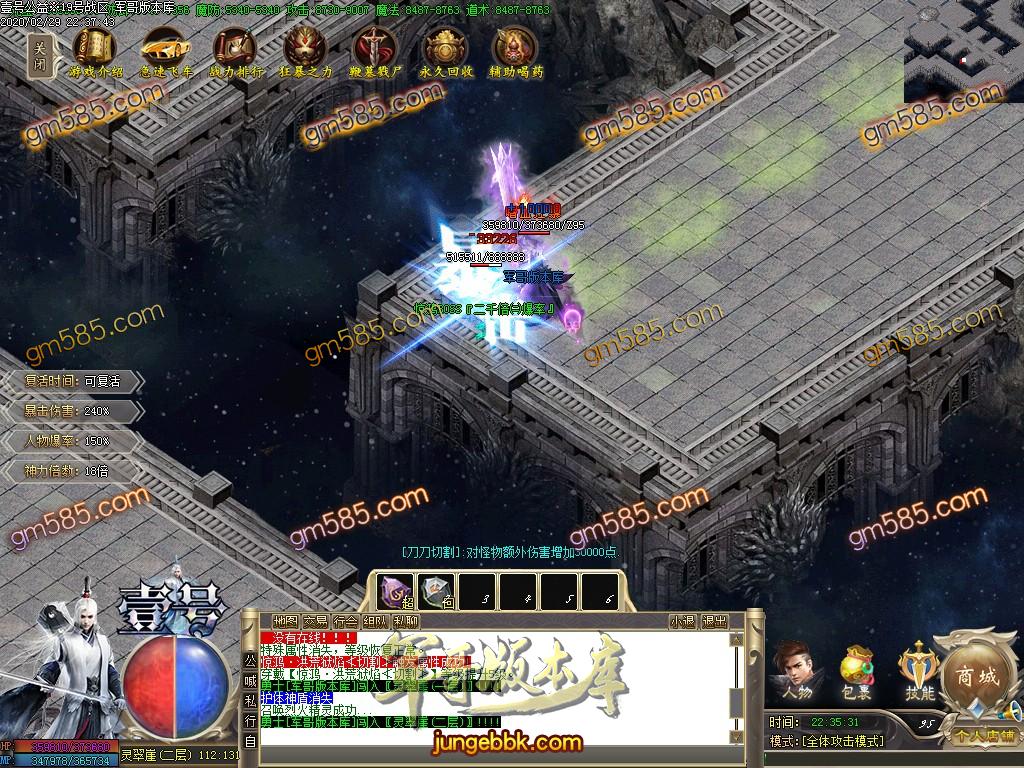The image size is (1024, 768).
Task: Open the 交易 trade tab
Action: click(x=316, y=621)
